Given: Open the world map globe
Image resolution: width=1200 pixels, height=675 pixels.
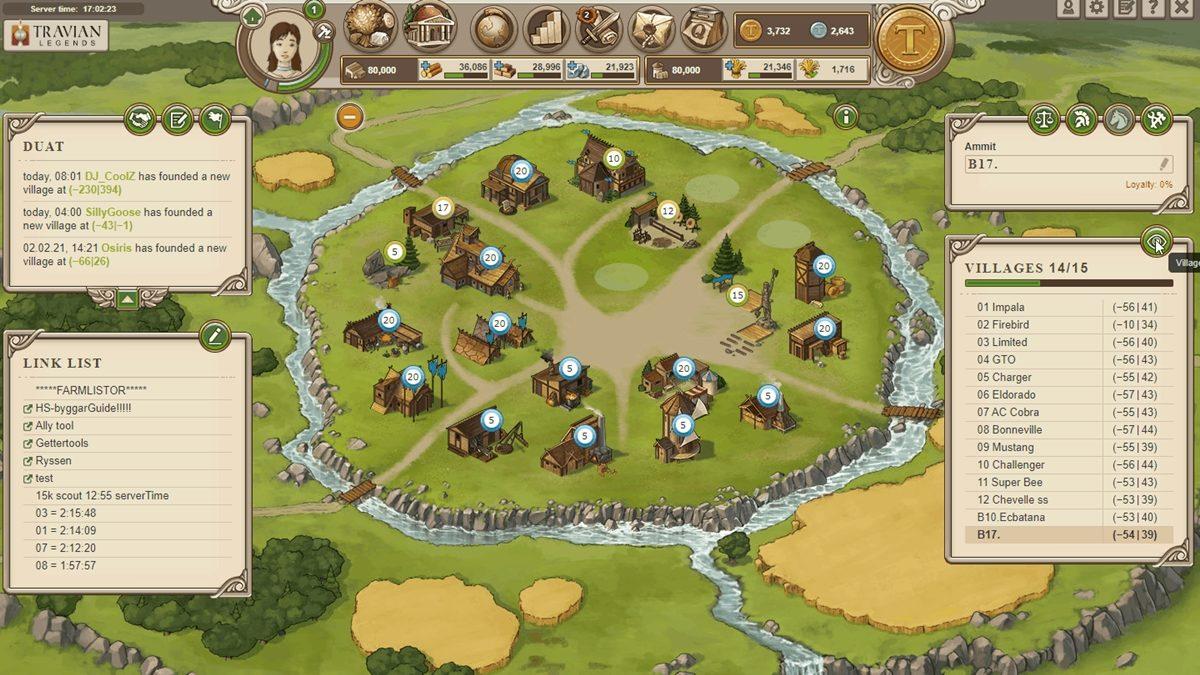Looking at the screenshot, I should (x=493, y=29).
